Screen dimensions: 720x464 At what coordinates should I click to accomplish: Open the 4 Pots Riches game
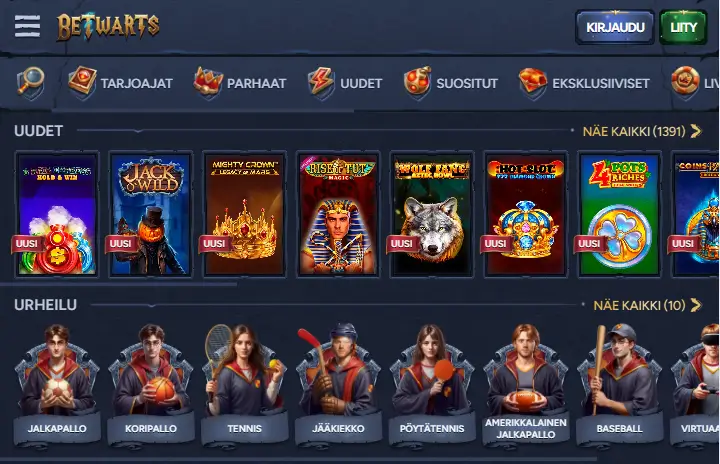pyautogui.click(x=620, y=214)
